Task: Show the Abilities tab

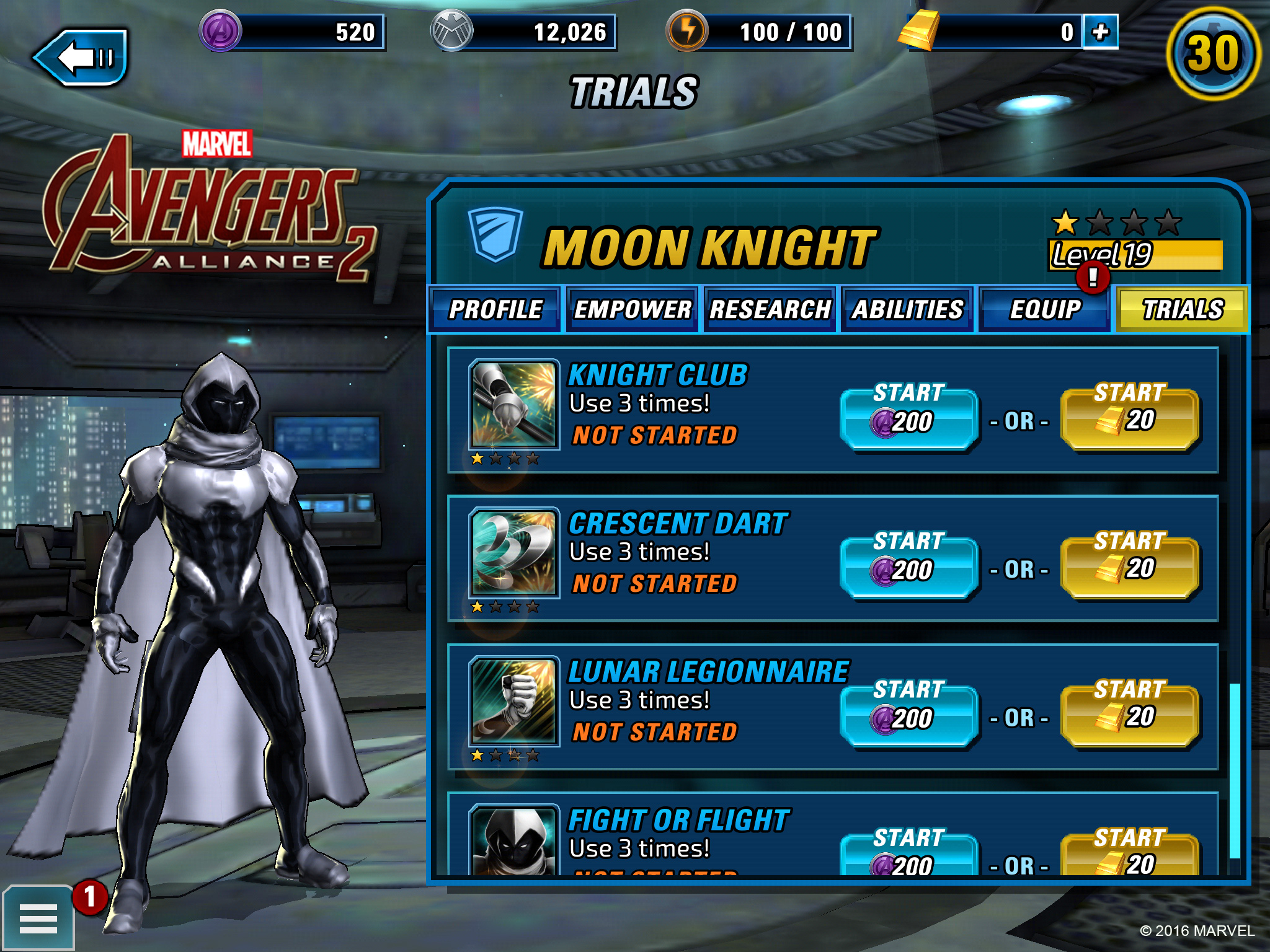Action: click(907, 309)
